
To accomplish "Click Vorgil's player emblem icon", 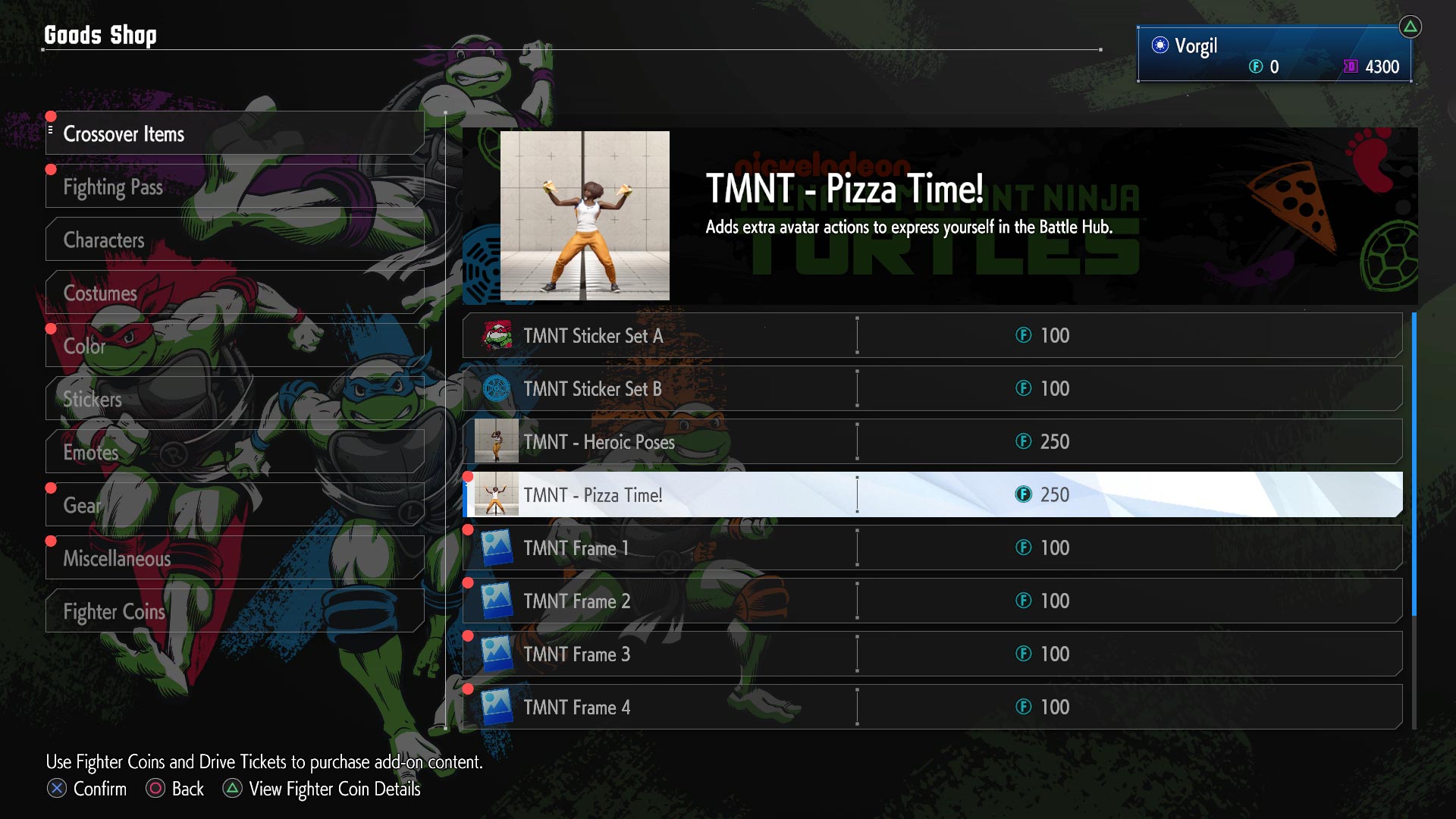I will (1159, 45).
